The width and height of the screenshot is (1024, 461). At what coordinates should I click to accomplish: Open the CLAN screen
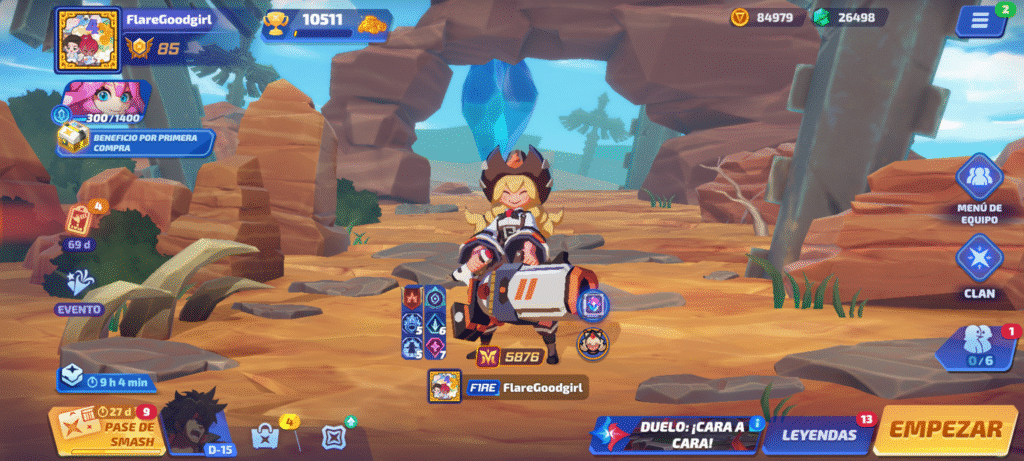[x=979, y=265]
